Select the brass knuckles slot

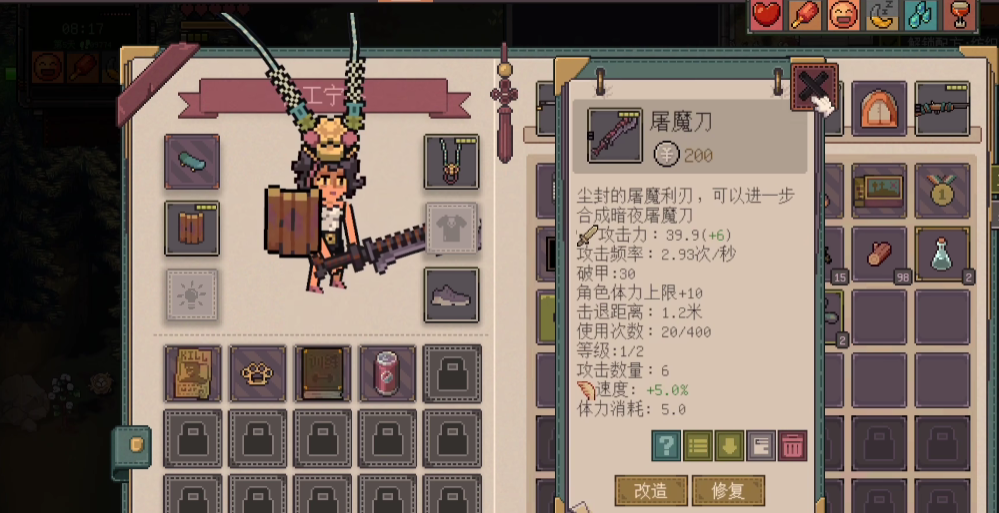257,373
